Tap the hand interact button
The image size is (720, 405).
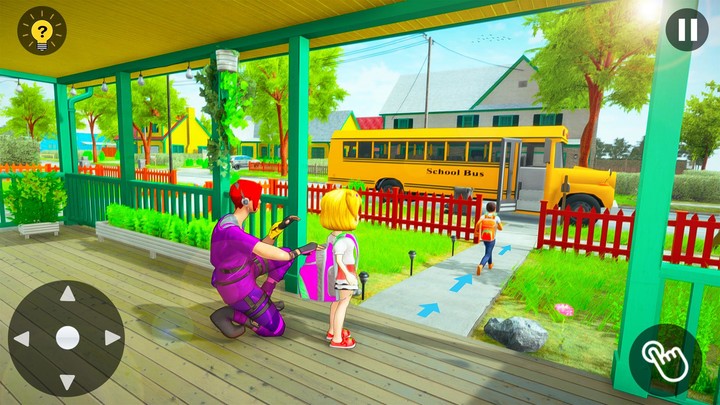(666, 360)
